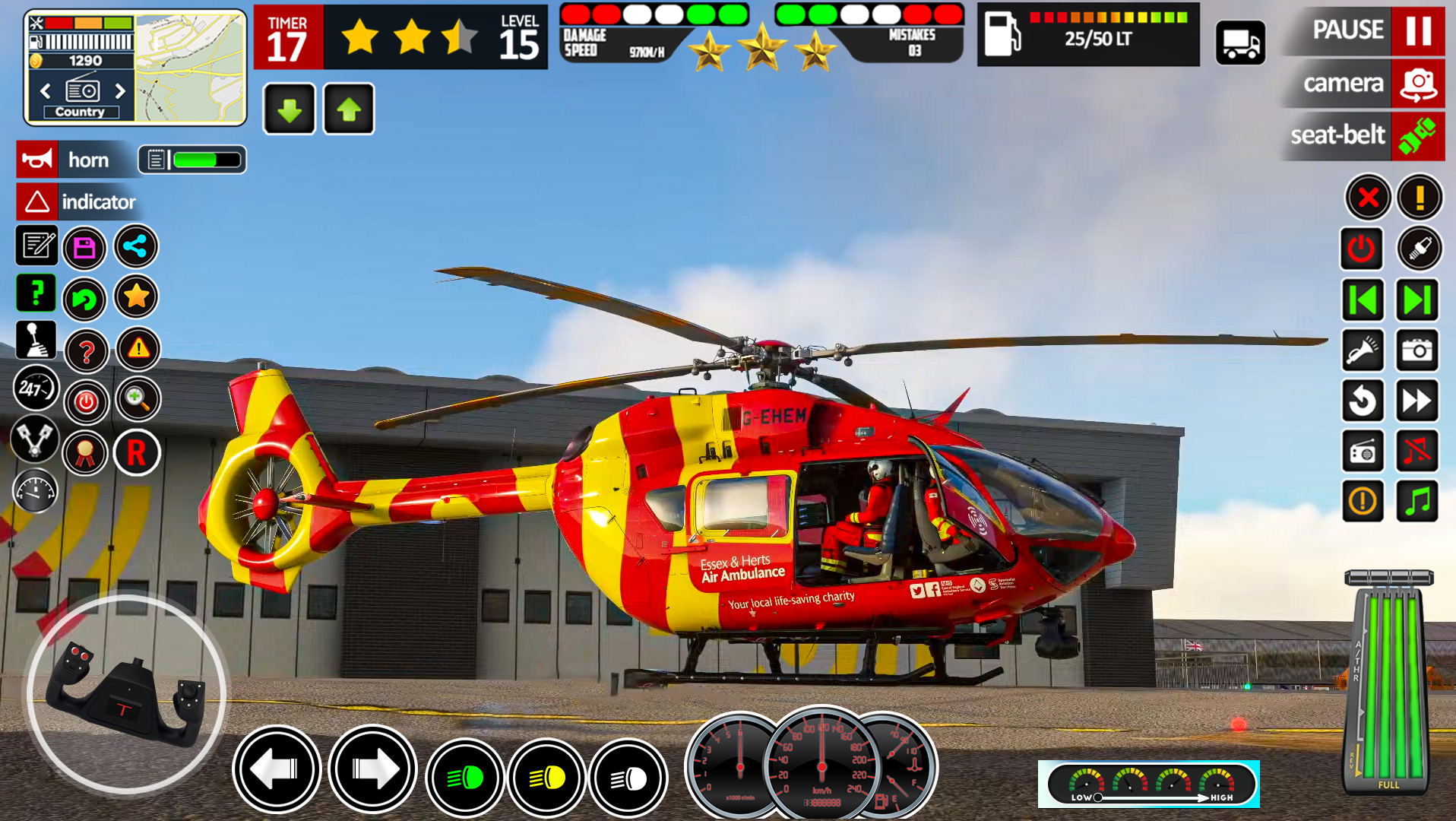Image resolution: width=1456 pixels, height=821 pixels.
Task: Open the minimap in the corner
Action: pyautogui.click(x=191, y=68)
